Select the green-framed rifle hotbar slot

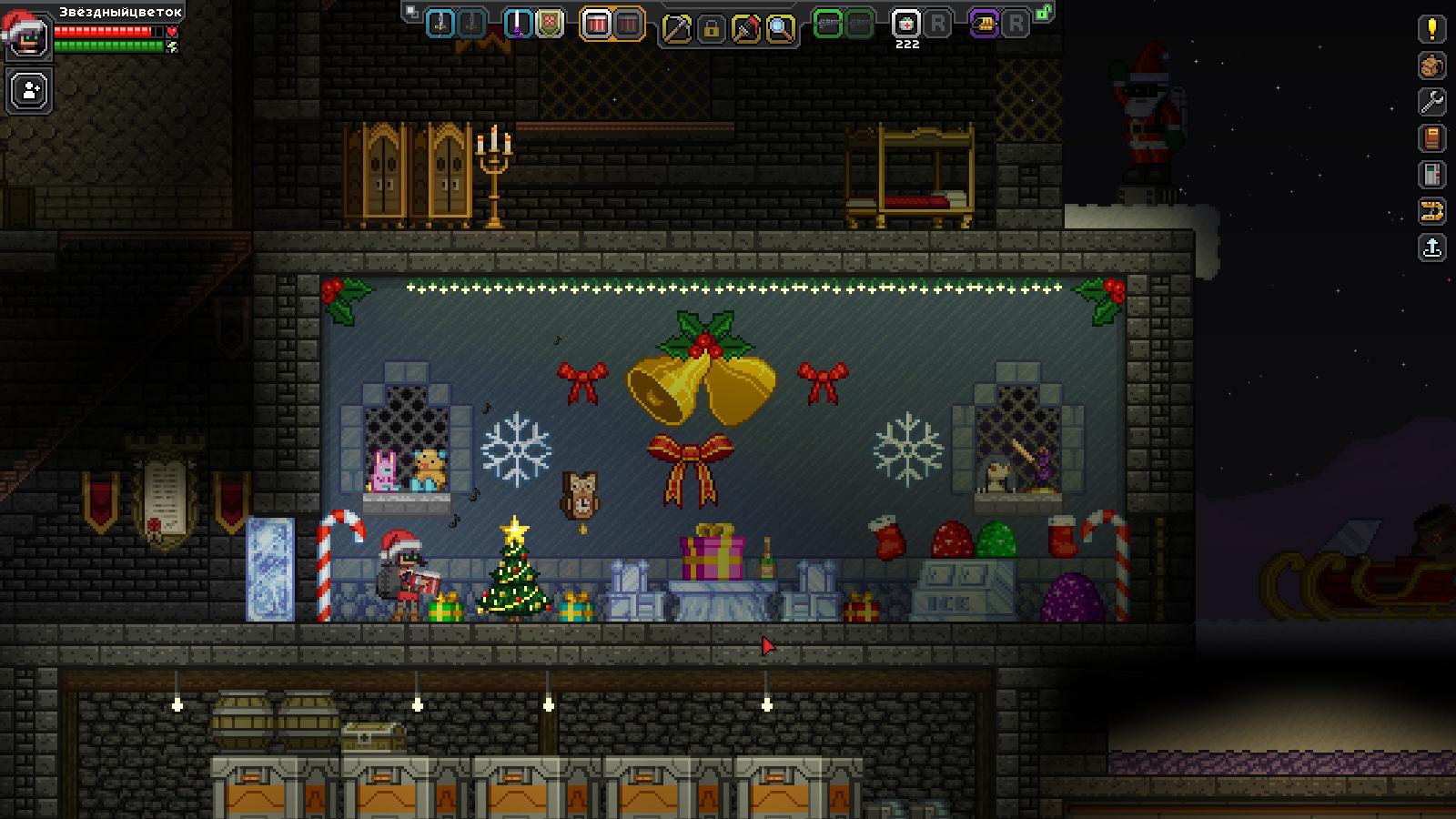click(827, 25)
